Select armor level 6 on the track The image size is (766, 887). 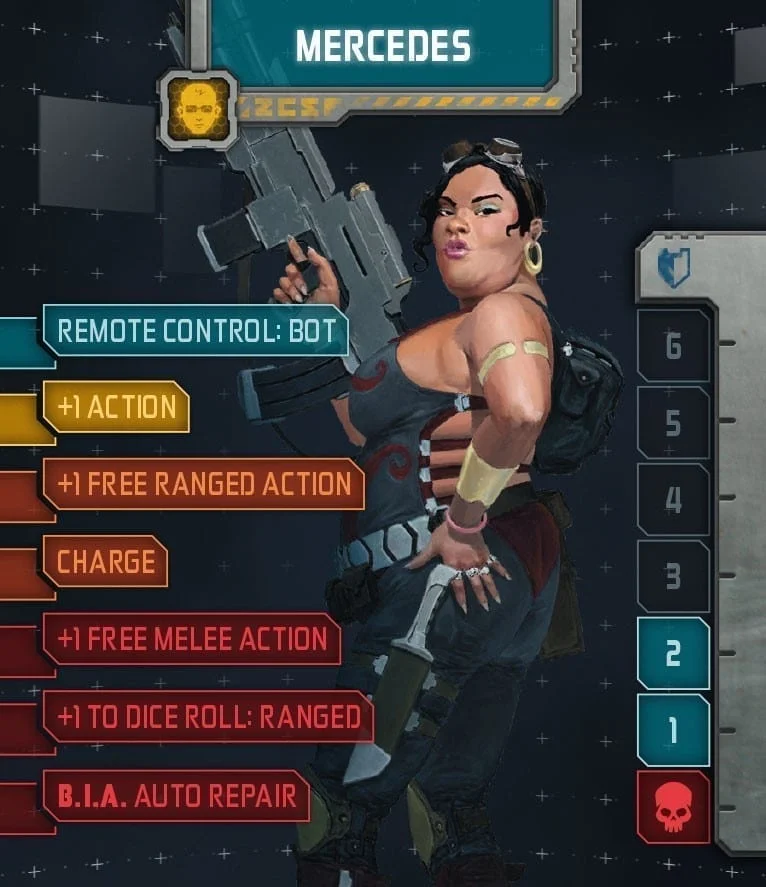(x=673, y=346)
